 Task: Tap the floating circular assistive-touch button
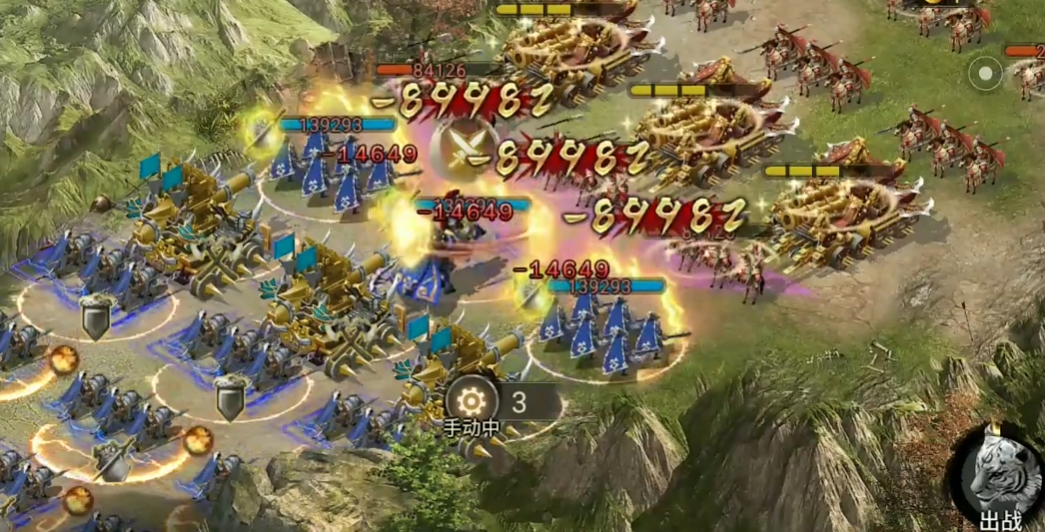pyautogui.click(x=986, y=73)
